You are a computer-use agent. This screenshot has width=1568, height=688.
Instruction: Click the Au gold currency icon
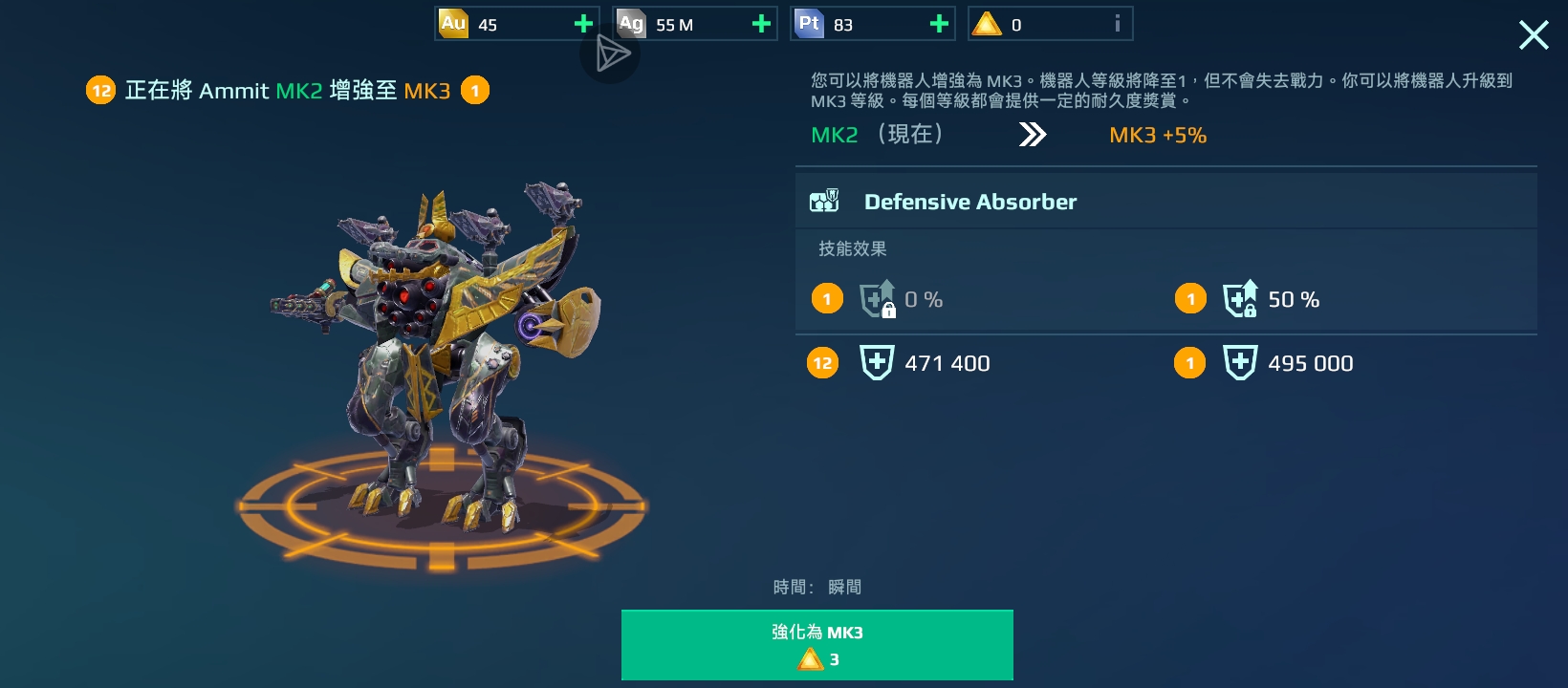tap(451, 23)
